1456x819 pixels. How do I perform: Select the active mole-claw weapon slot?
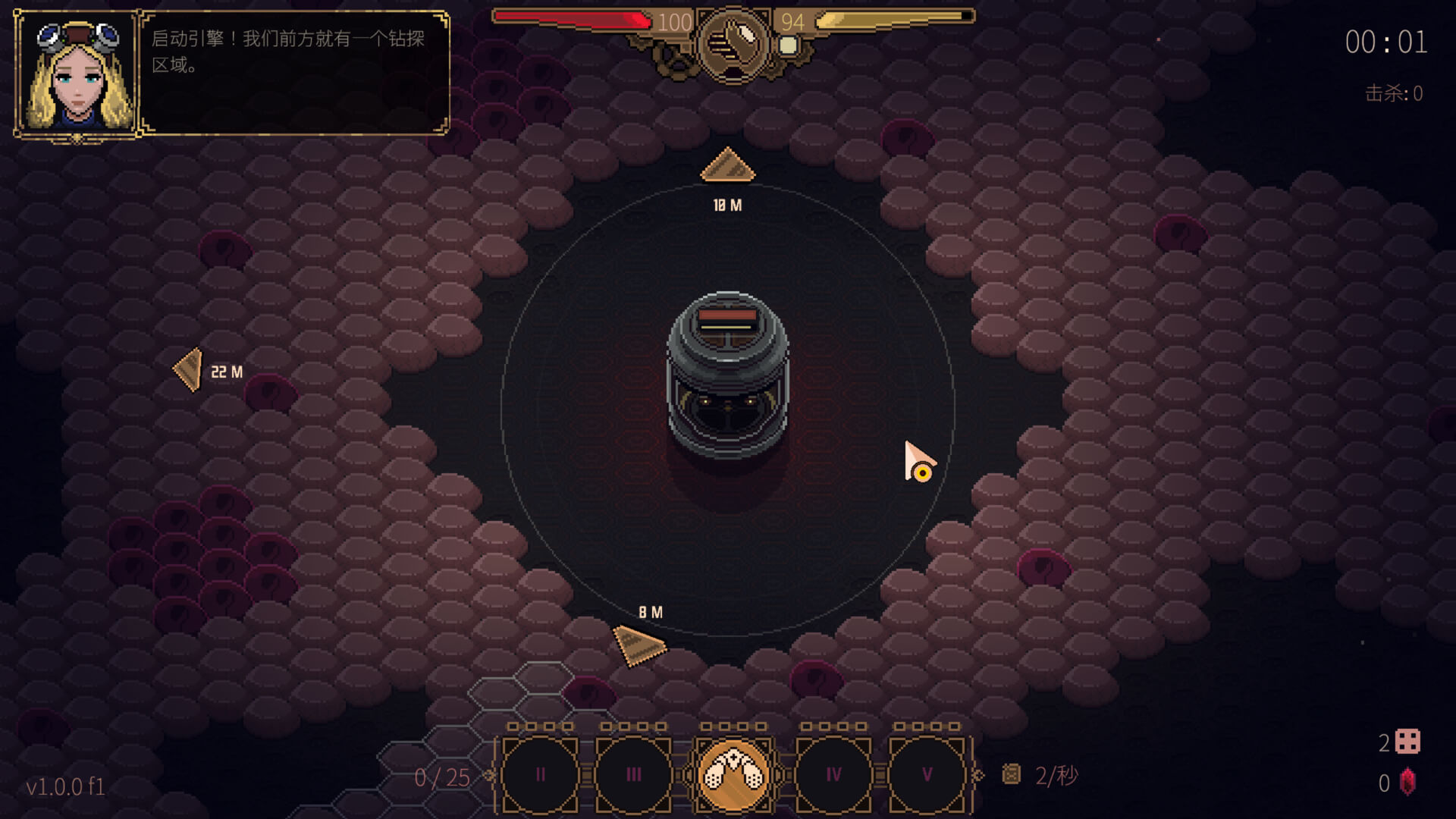(733, 775)
